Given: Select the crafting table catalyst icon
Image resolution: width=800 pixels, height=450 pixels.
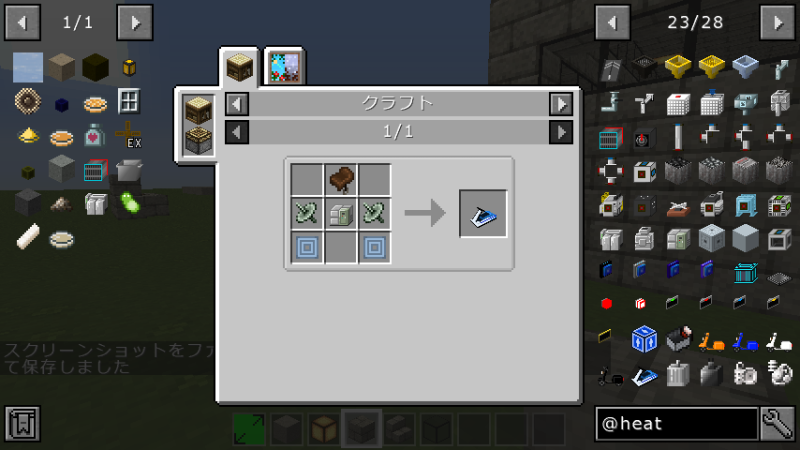Looking at the screenshot, I should pyautogui.click(x=198, y=109).
